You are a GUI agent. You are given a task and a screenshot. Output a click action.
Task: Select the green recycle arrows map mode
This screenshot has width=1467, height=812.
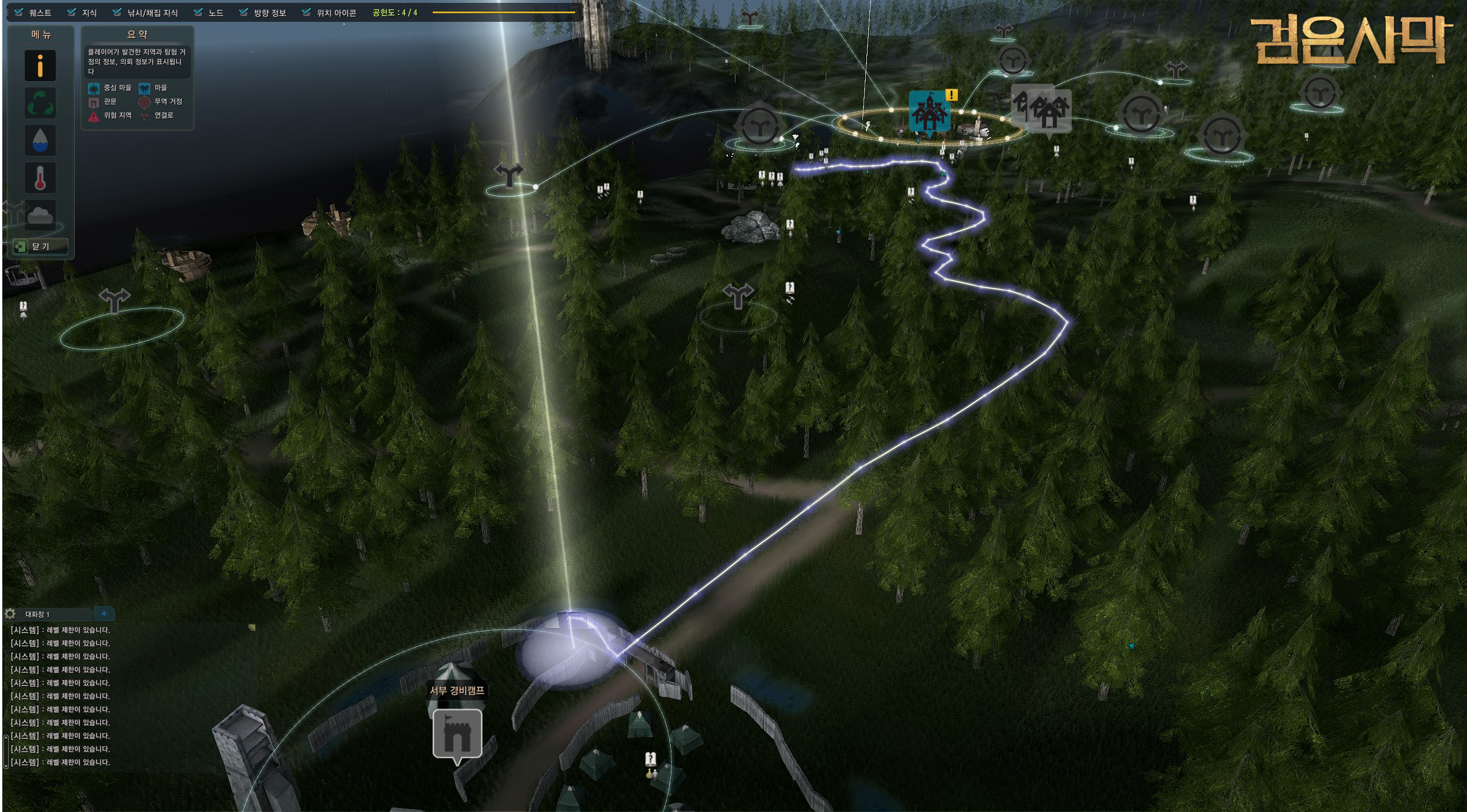[x=40, y=103]
